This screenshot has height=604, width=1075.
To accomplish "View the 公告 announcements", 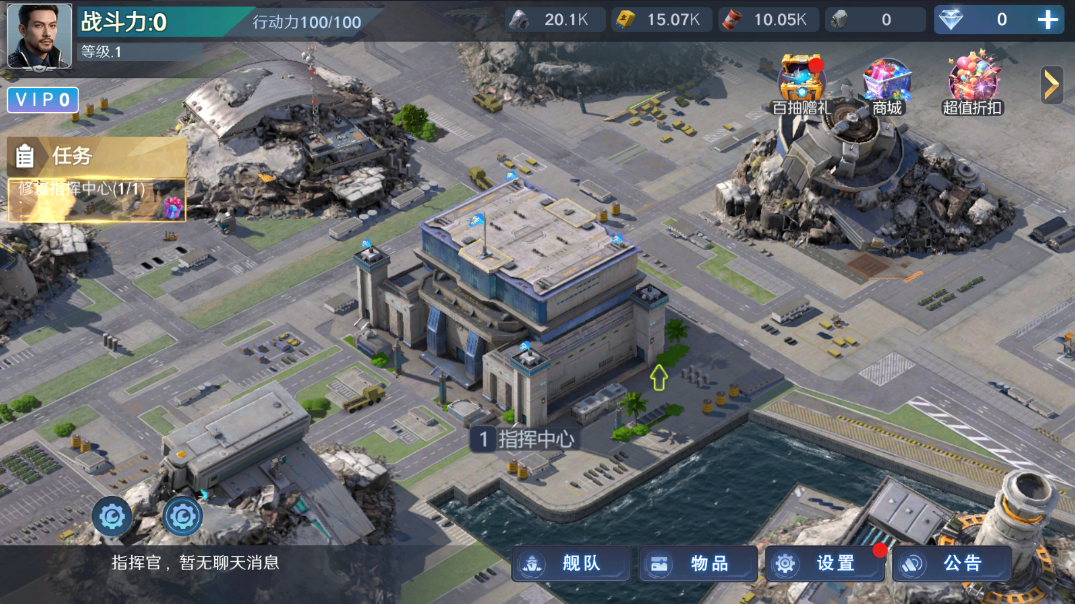I will (x=952, y=564).
